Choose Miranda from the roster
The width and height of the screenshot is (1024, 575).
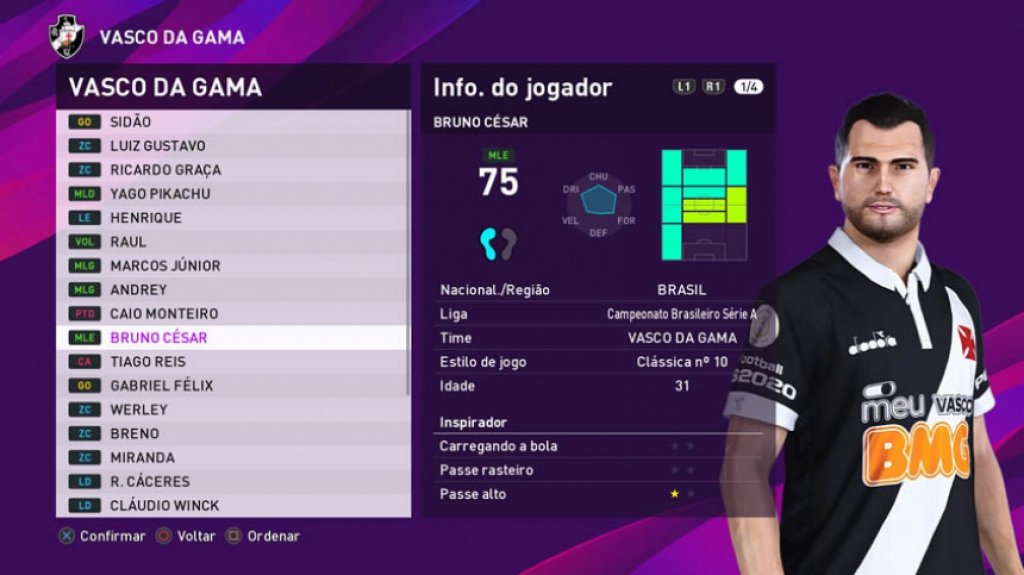click(x=232, y=458)
